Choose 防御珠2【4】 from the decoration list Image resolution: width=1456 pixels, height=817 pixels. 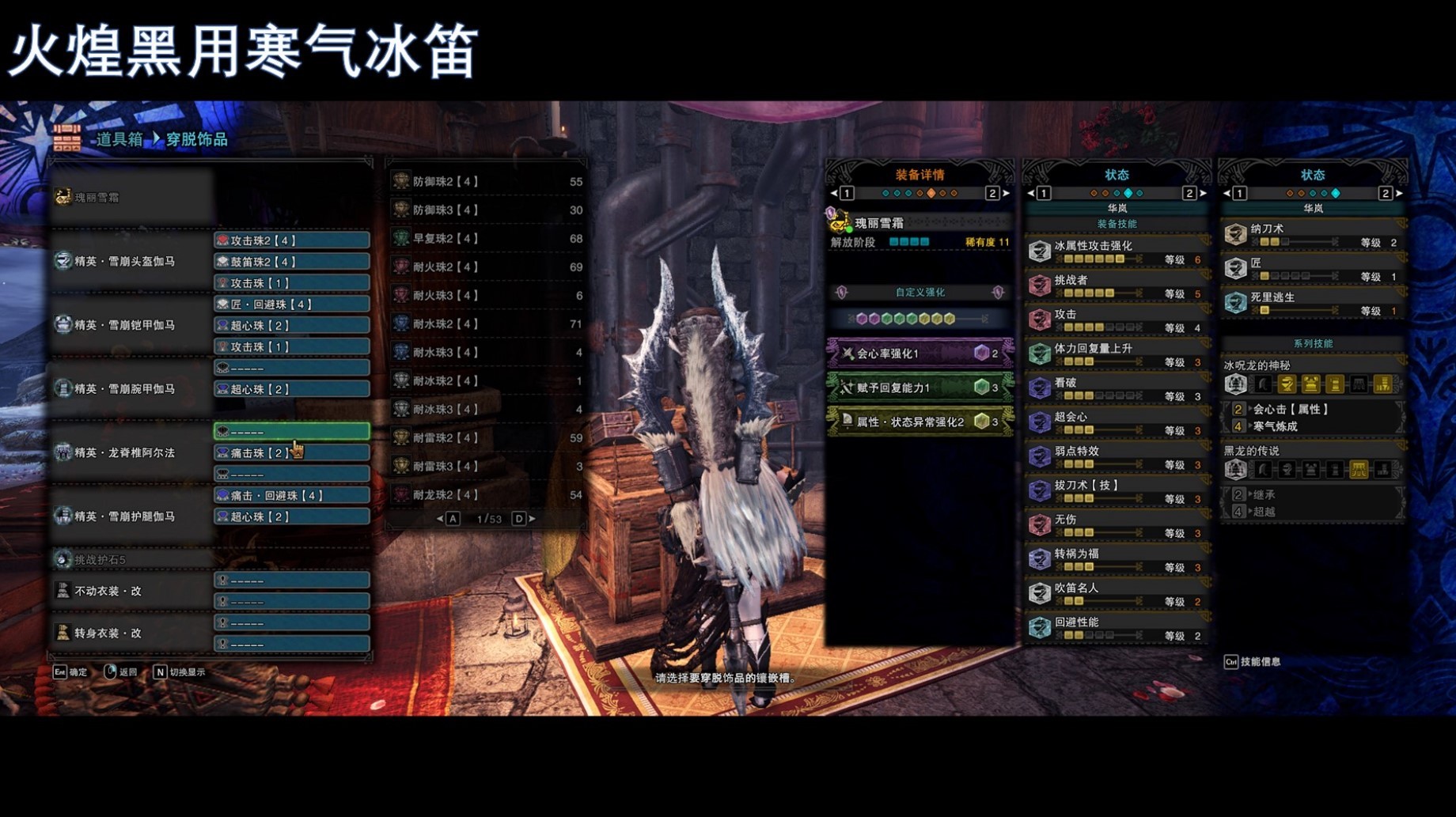pos(487,182)
